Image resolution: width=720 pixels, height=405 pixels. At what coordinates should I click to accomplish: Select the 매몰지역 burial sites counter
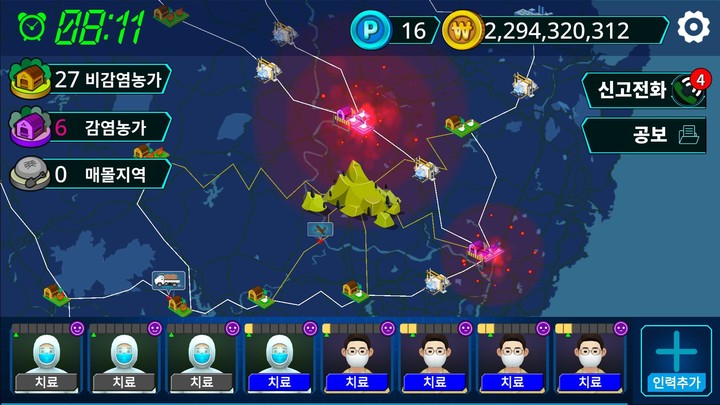pyautogui.click(x=88, y=175)
